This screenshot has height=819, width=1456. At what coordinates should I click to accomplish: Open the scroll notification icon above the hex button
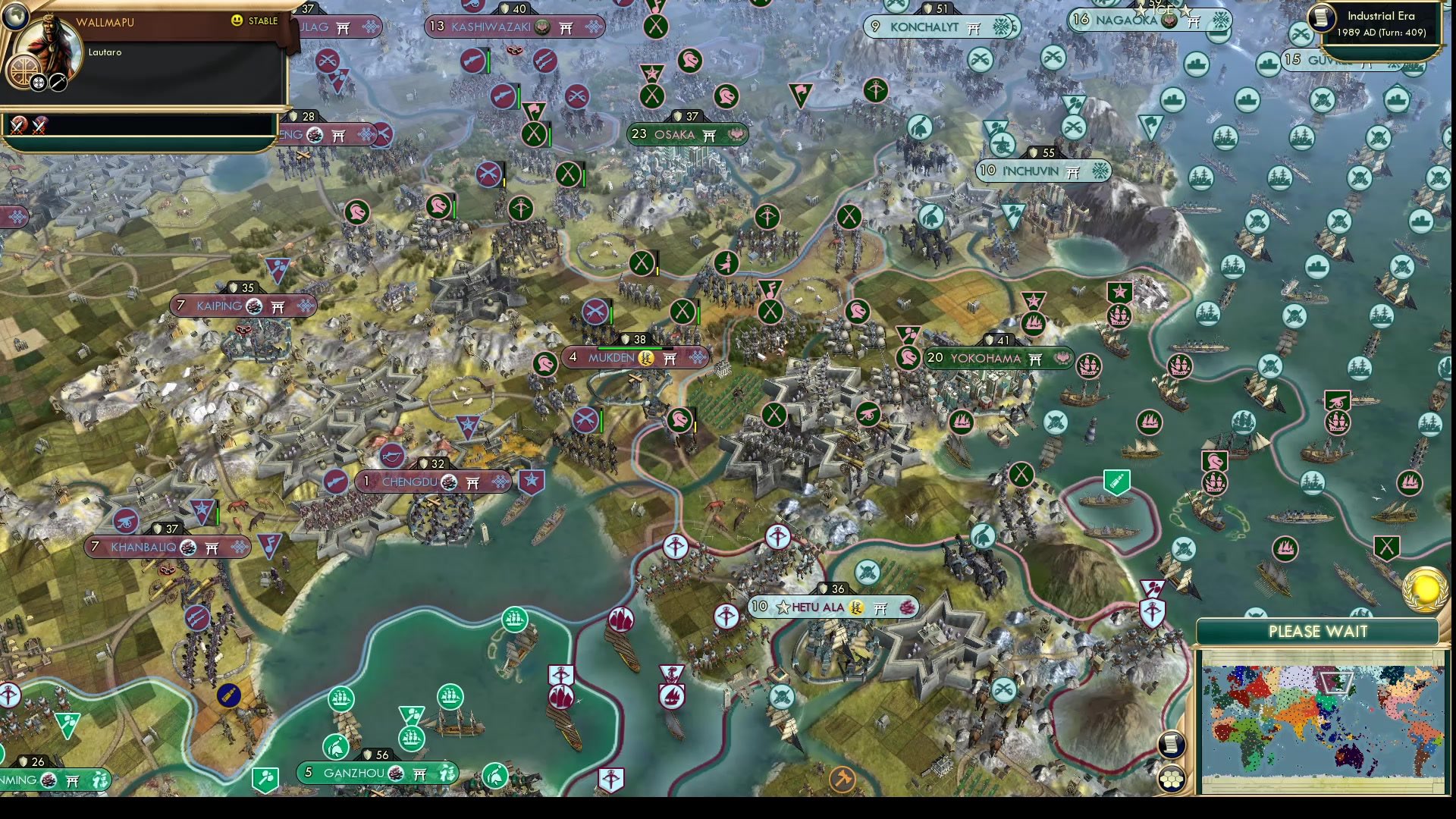pyautogui.click(x=1172, y=745)
